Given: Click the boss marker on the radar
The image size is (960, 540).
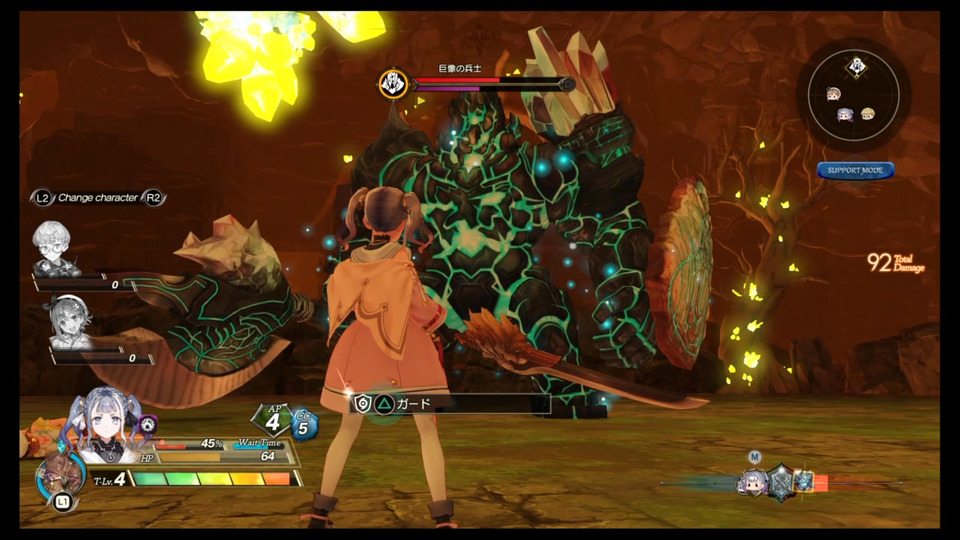Looking at the screenshot, I should (855, 68).
